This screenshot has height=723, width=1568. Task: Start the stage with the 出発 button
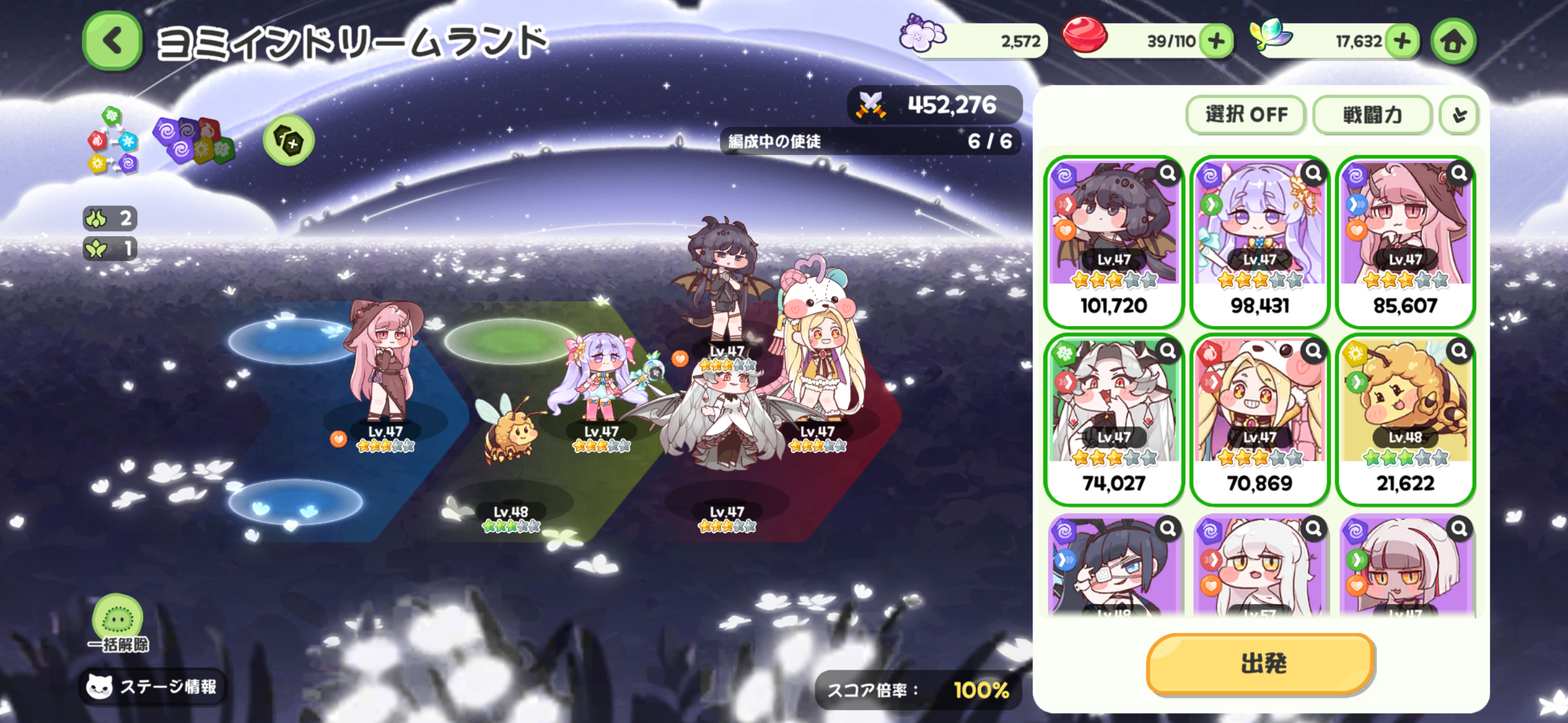pyautogui.click(x=1261, y=664)
